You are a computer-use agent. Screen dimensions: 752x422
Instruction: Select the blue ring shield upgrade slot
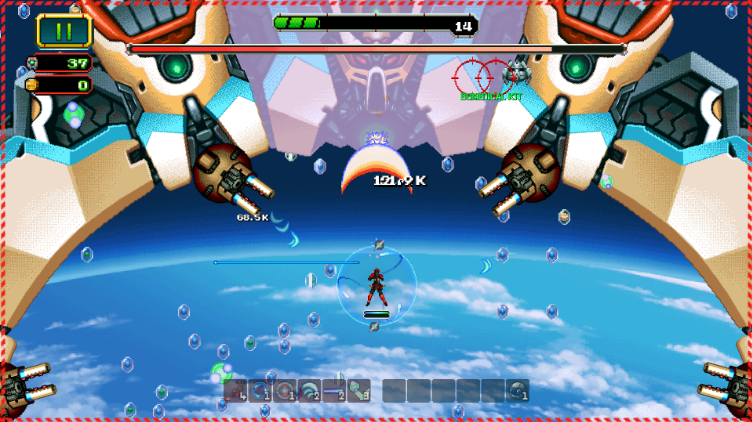click(x=260, y=390)
